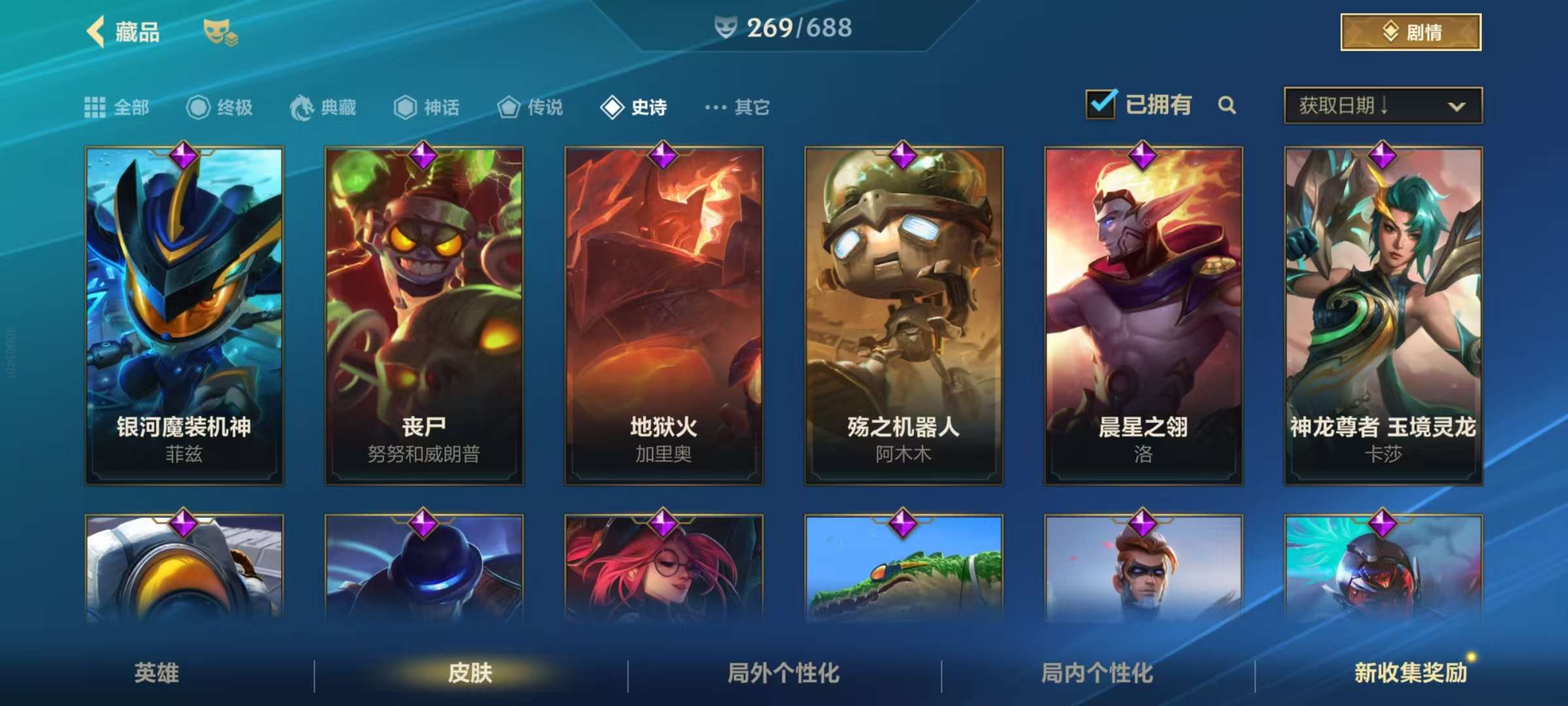Image resolution: width=1568 pixels, height=706 pixels.
Task: Filter skins by 终极 rarity
Action: click(220, 107)
